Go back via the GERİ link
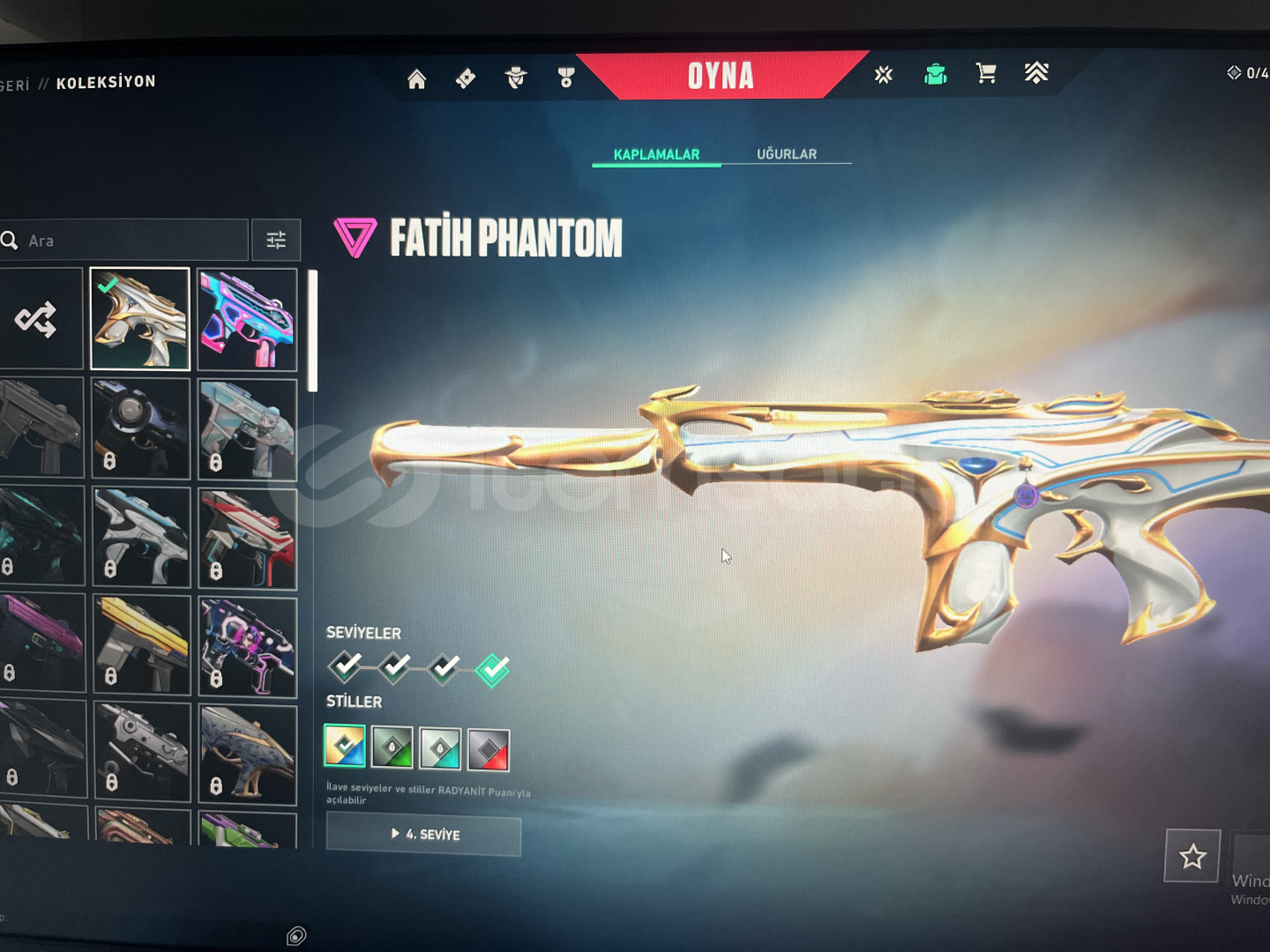 15,85
